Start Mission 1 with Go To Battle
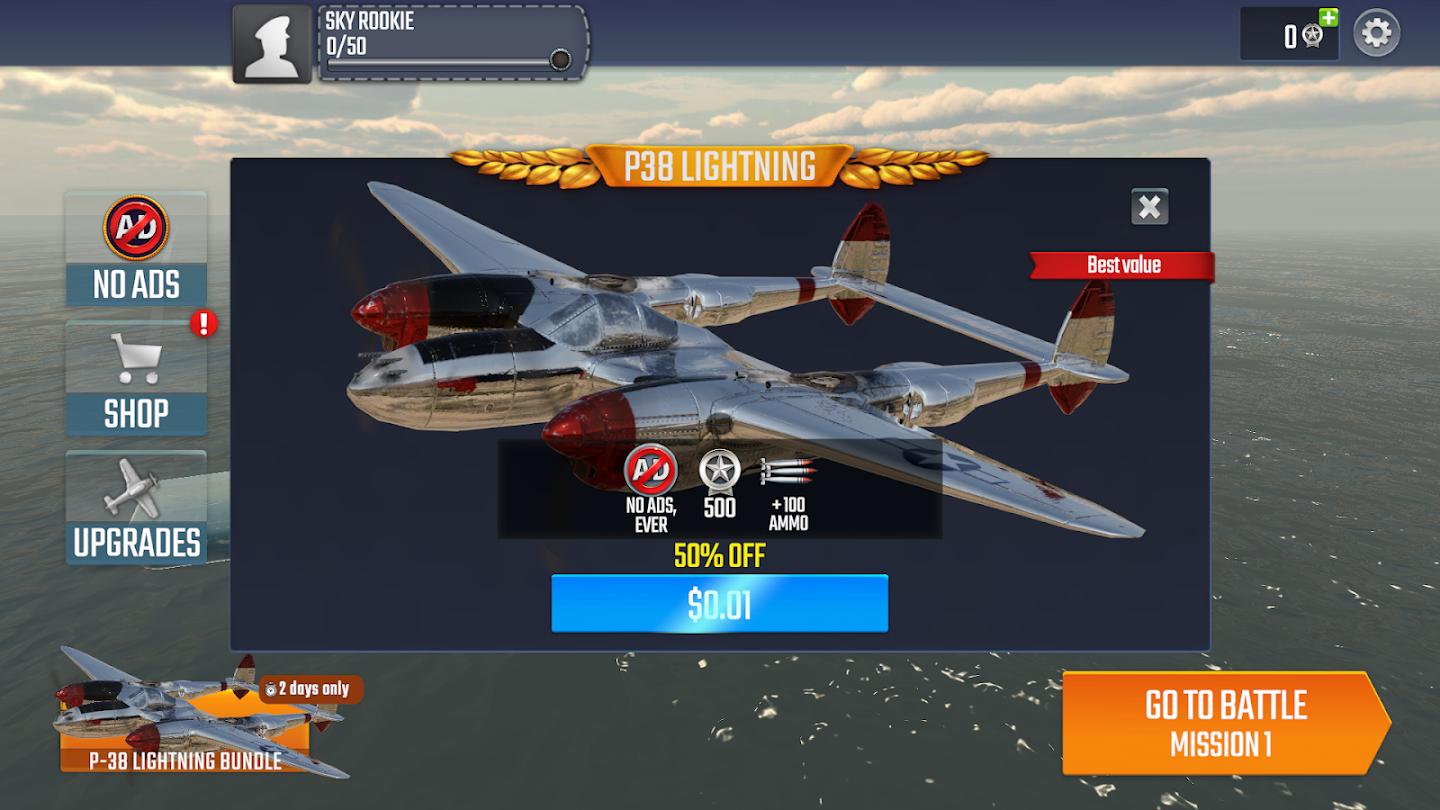 (1224, 723)
